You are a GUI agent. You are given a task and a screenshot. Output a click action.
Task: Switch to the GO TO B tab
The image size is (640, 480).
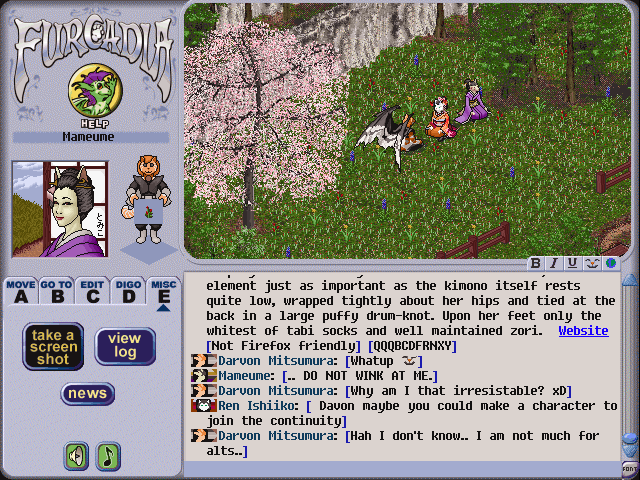click(x=56, y=291)
